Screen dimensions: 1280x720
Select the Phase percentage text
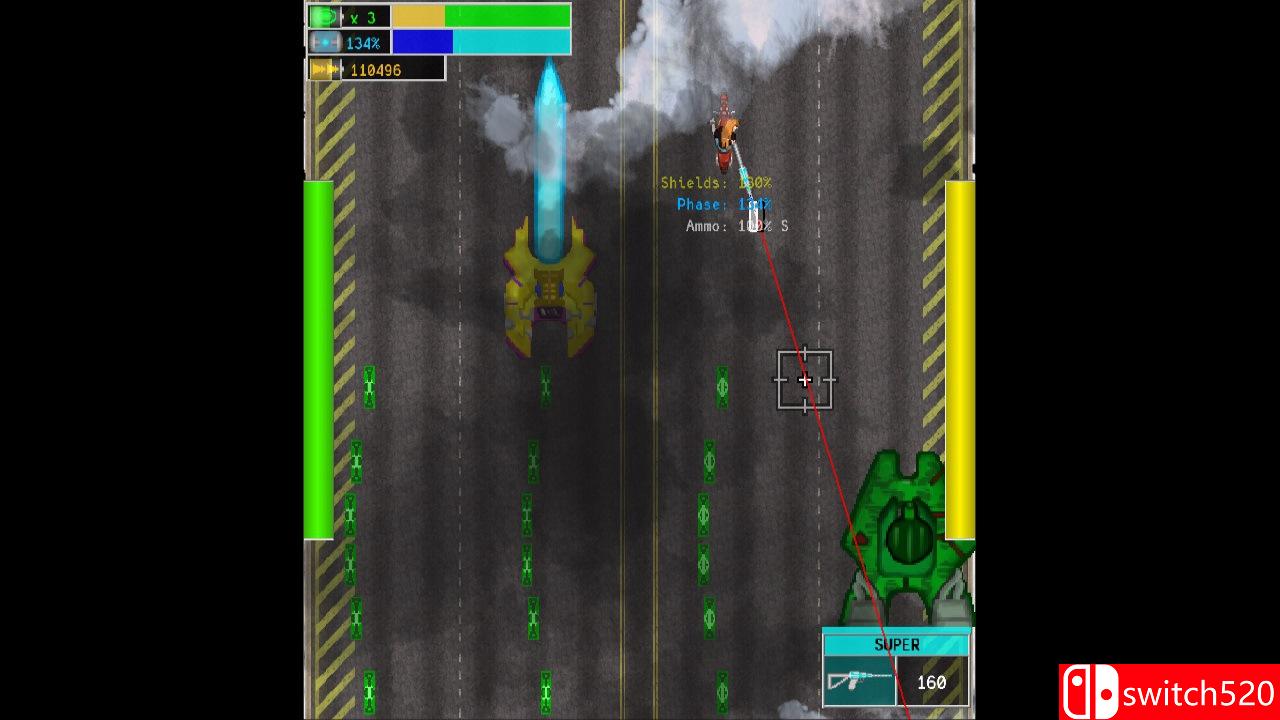point(723,204)
